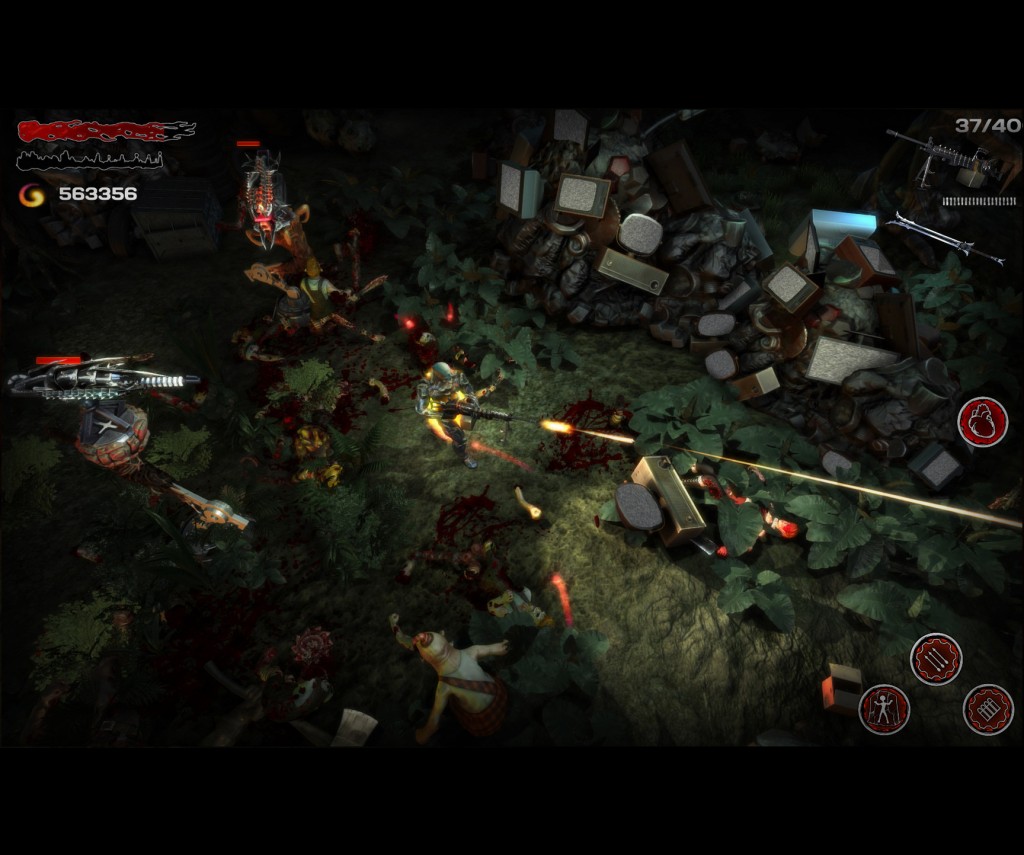Activate the three-arrows skill button
Screen dimensions: 1024x855
(936, 659)
